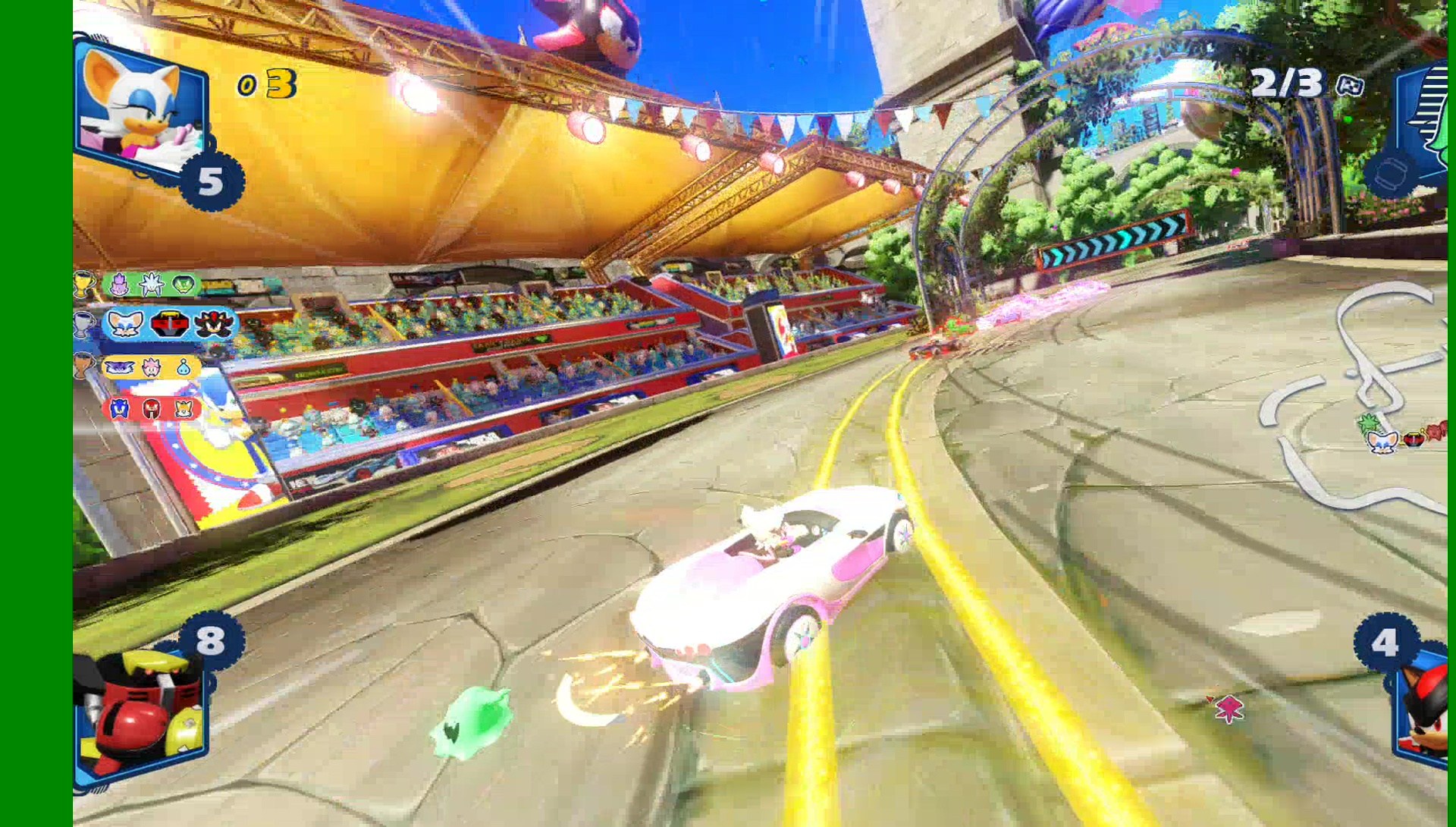Click the Knuckles icon in red team row
The image size is (1456, 827).
point(151,409)
